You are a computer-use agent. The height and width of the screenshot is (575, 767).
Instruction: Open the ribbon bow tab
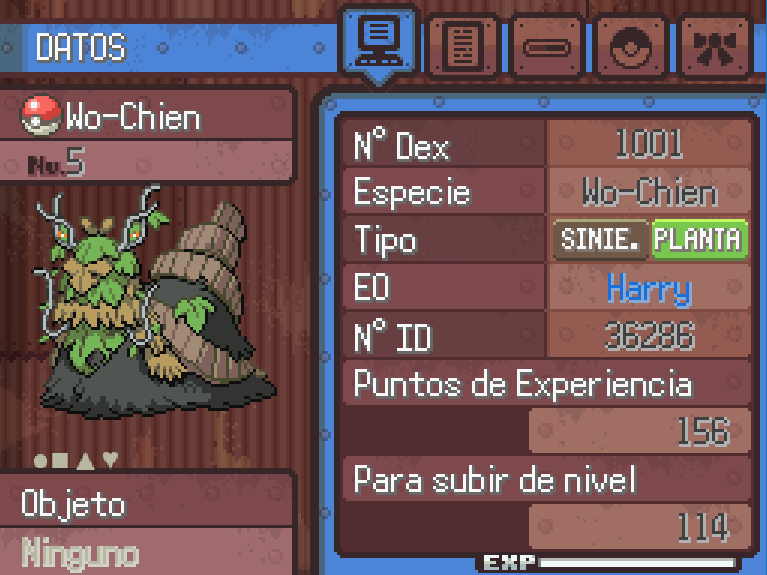(x=716, y=46)
